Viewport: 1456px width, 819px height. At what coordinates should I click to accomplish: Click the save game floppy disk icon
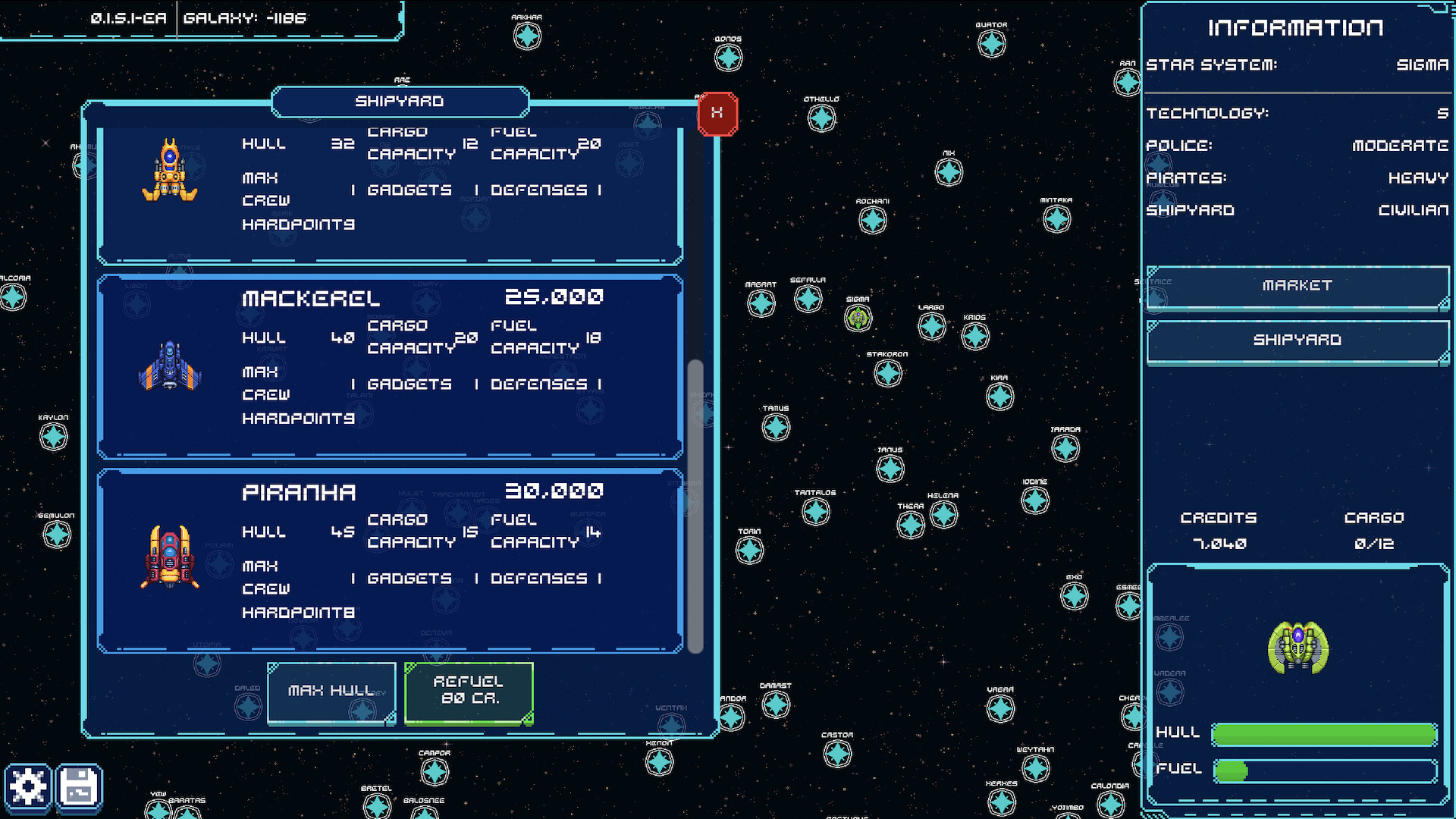click(78, 787)
